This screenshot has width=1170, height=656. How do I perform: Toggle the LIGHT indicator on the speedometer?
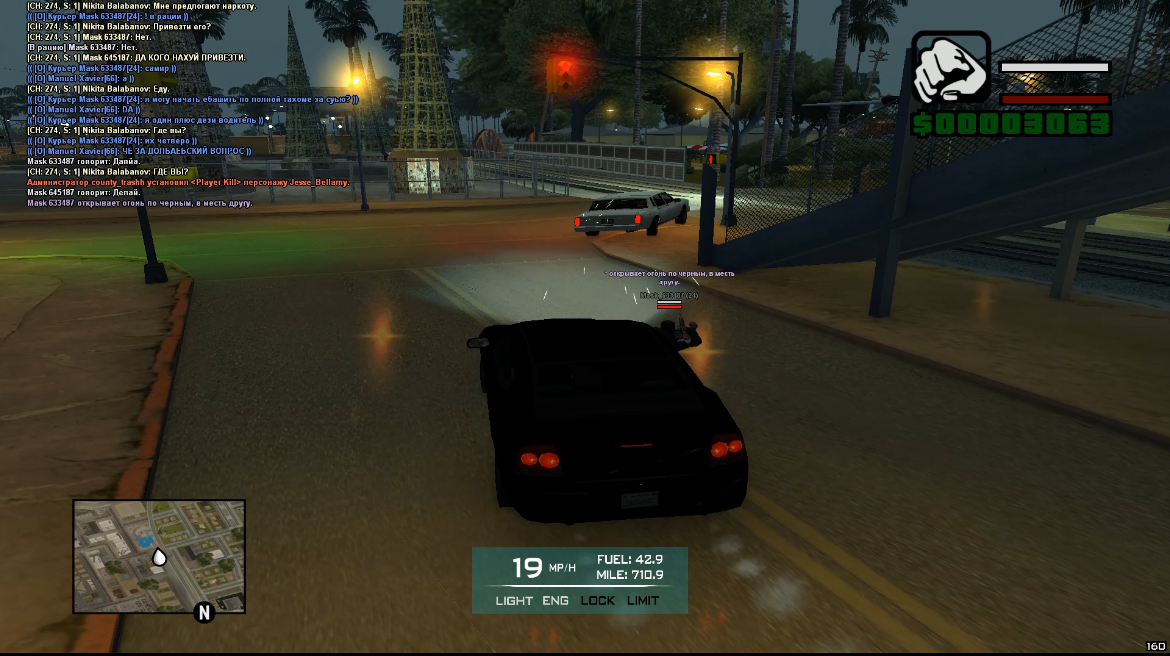pos(514,600)
